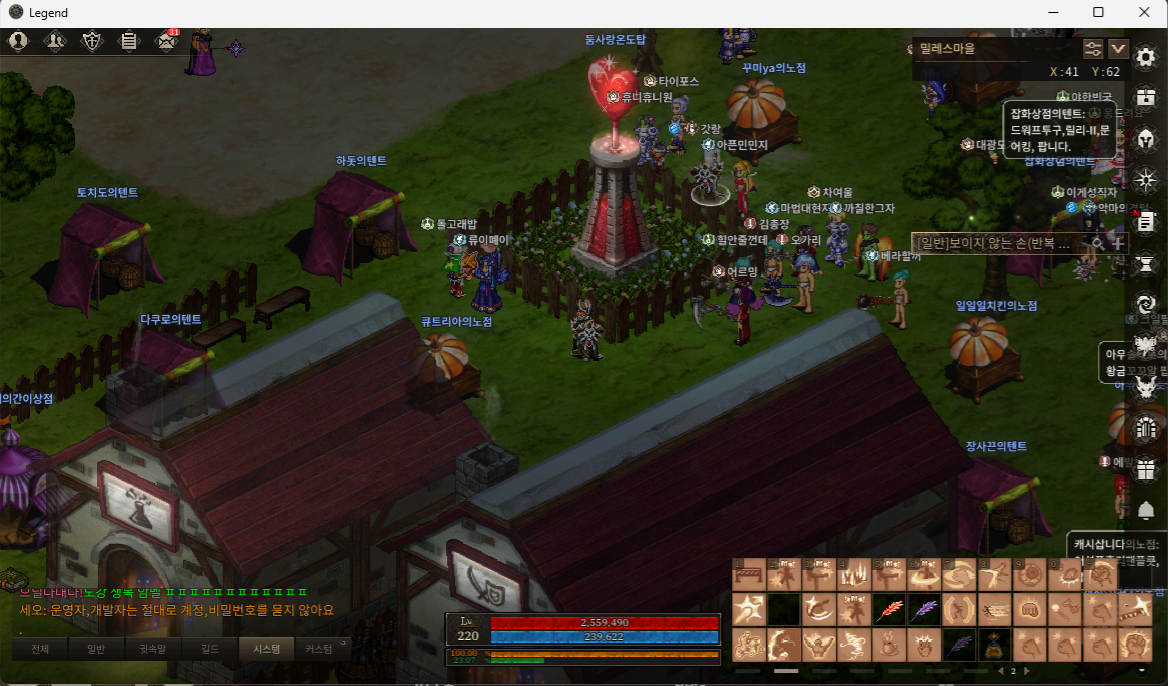This screenshot has height=686, width=1168.
Task: Open the gear settings icon
Action: 1146,56
